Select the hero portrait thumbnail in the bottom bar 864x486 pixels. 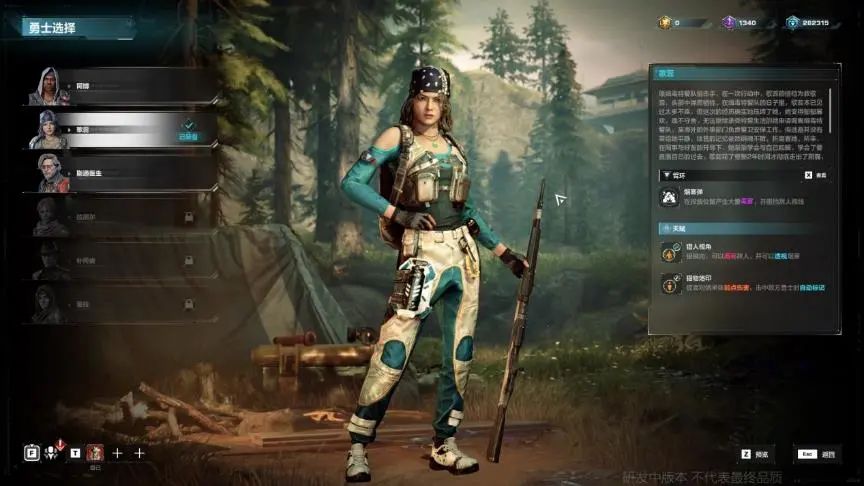click(96, 453)
